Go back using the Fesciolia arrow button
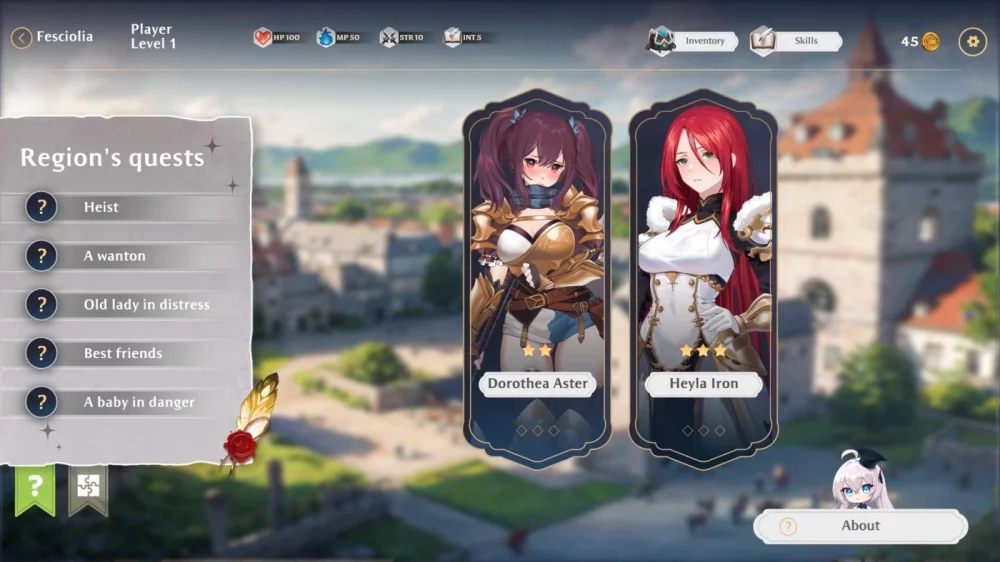Screen dimensions: 1000x562 [x=22, y=38]
